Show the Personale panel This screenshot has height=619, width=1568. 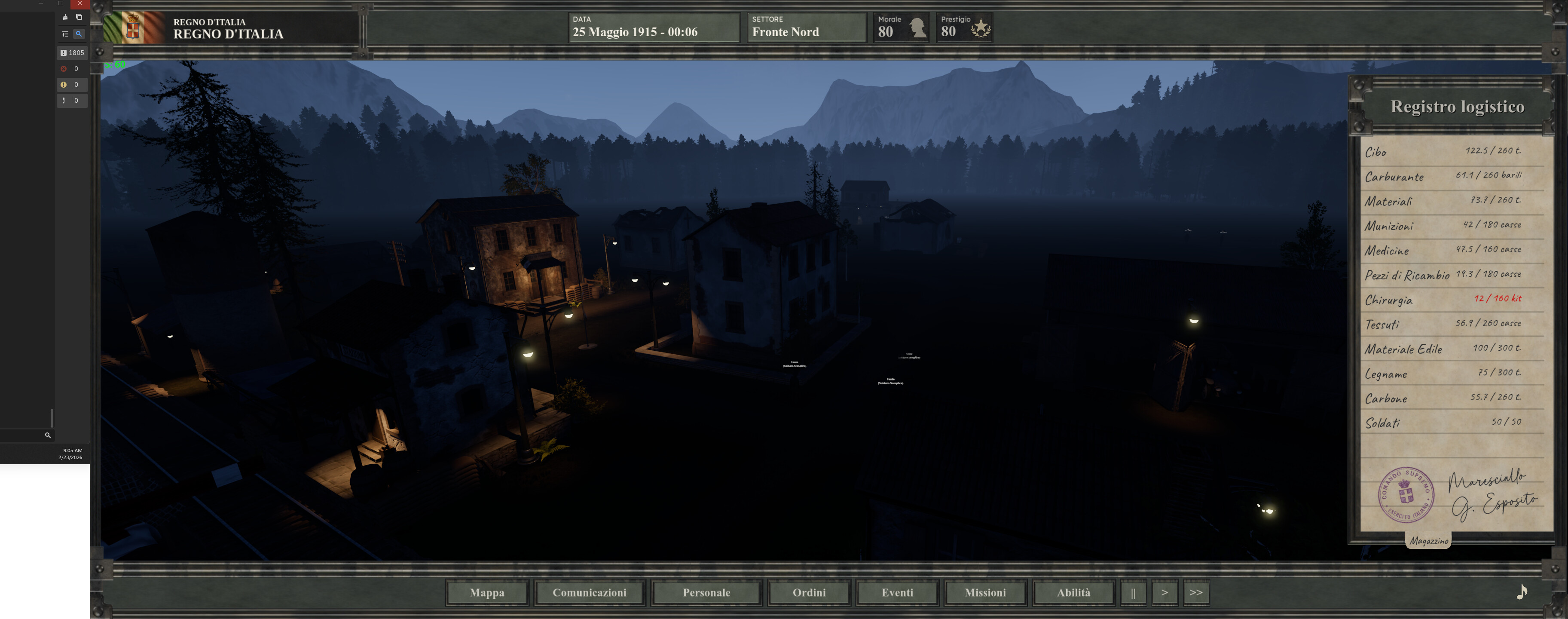coord(706,592)
